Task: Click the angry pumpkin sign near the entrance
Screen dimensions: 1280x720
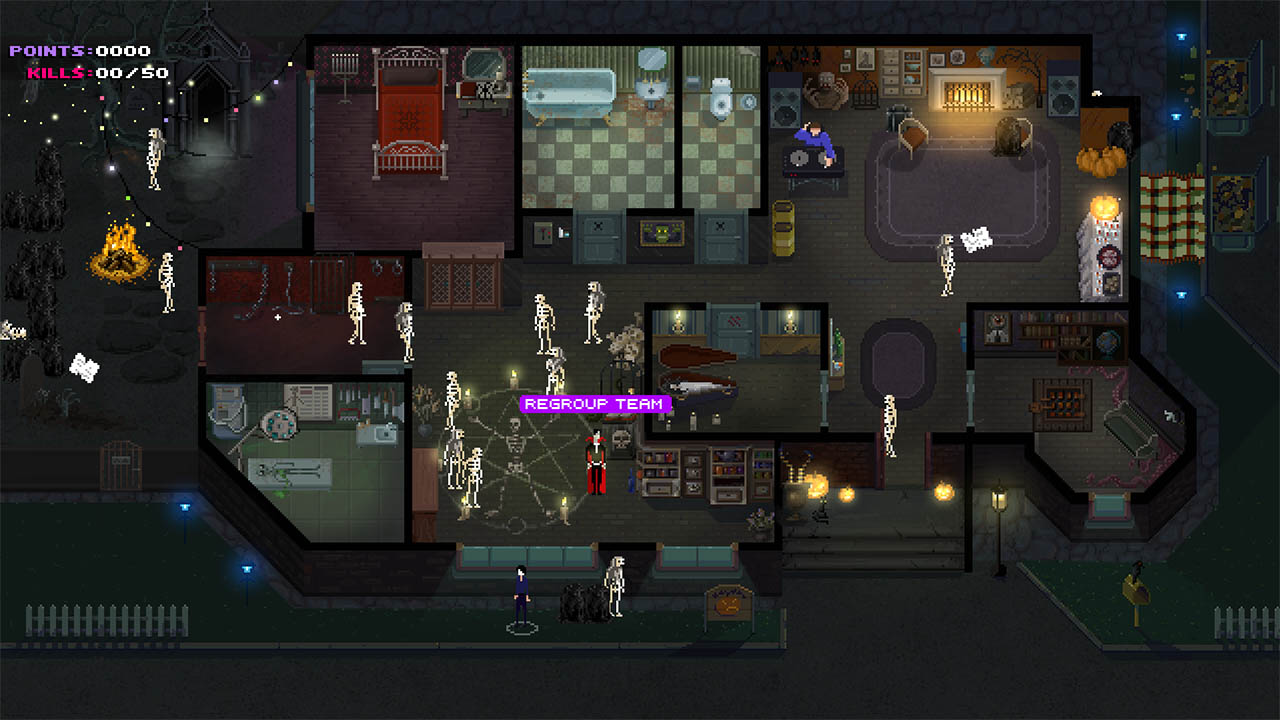Action: [729, 605]
